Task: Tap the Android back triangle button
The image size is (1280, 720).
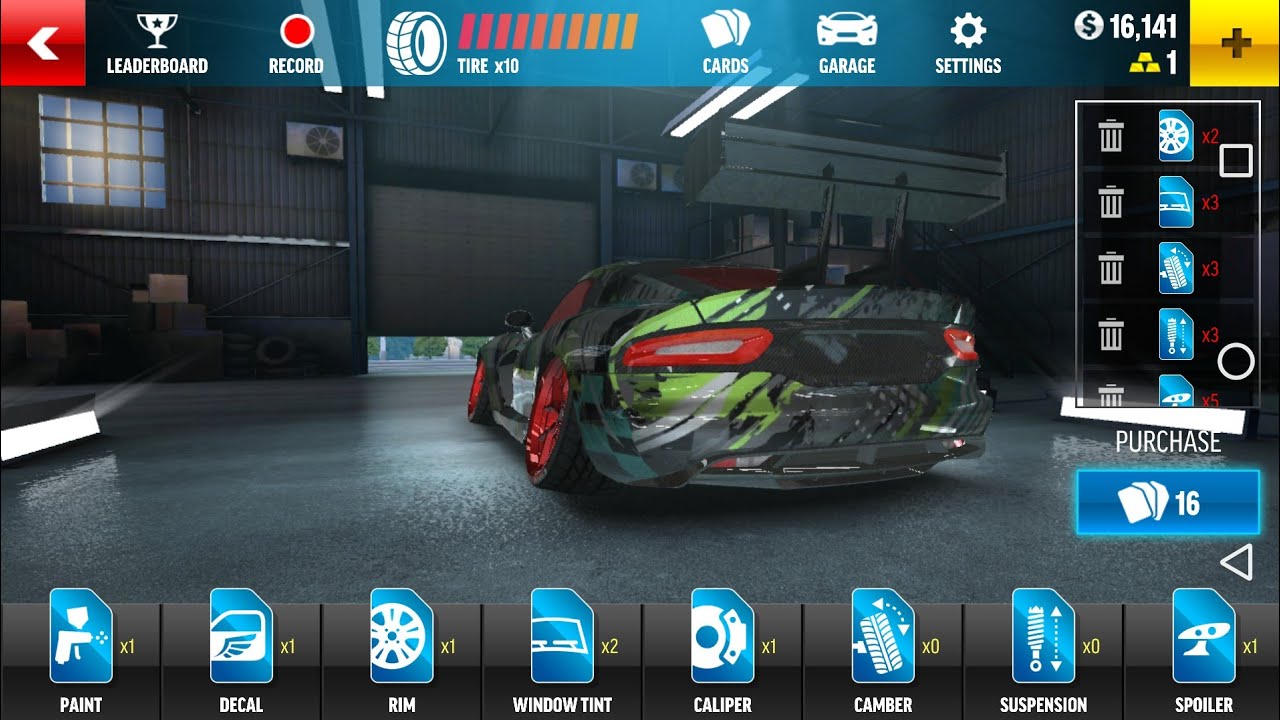Action: (1237, 563)
